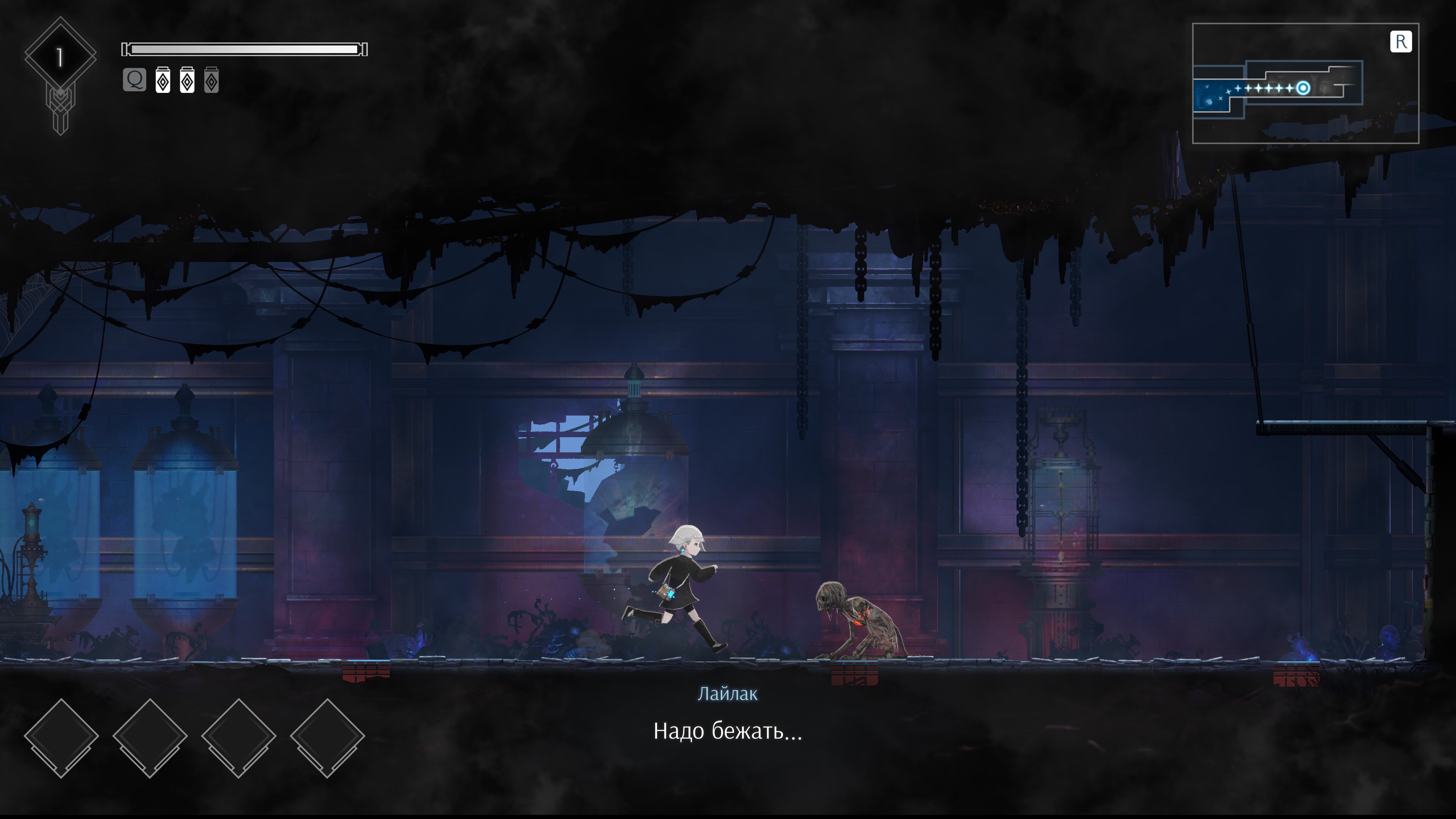Select the glowing player marker on minimap
This screenshot has height=819, width=1456.
[x=1303, y=88]
